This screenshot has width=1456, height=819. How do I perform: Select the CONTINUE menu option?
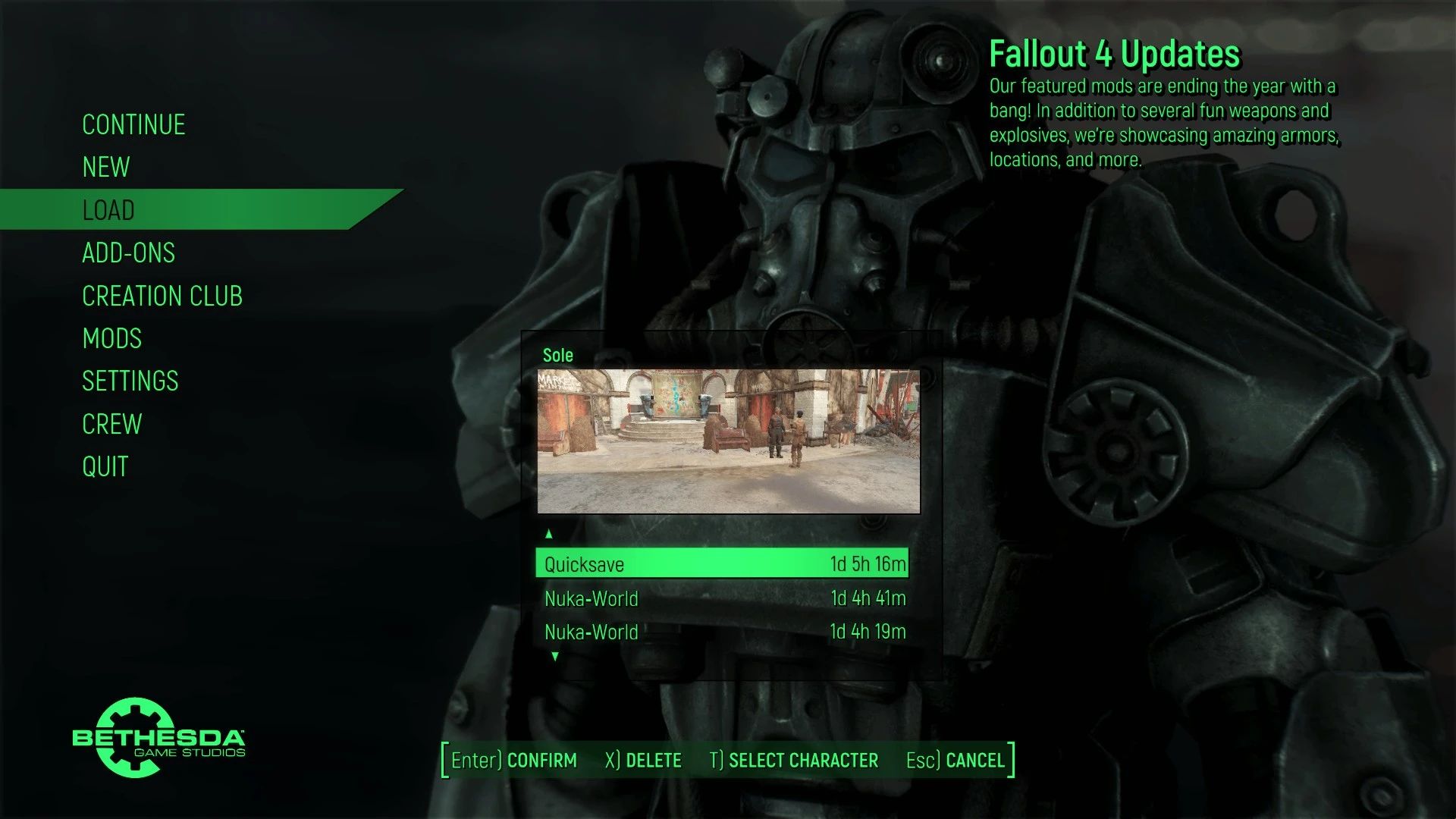tap(133, 124)
